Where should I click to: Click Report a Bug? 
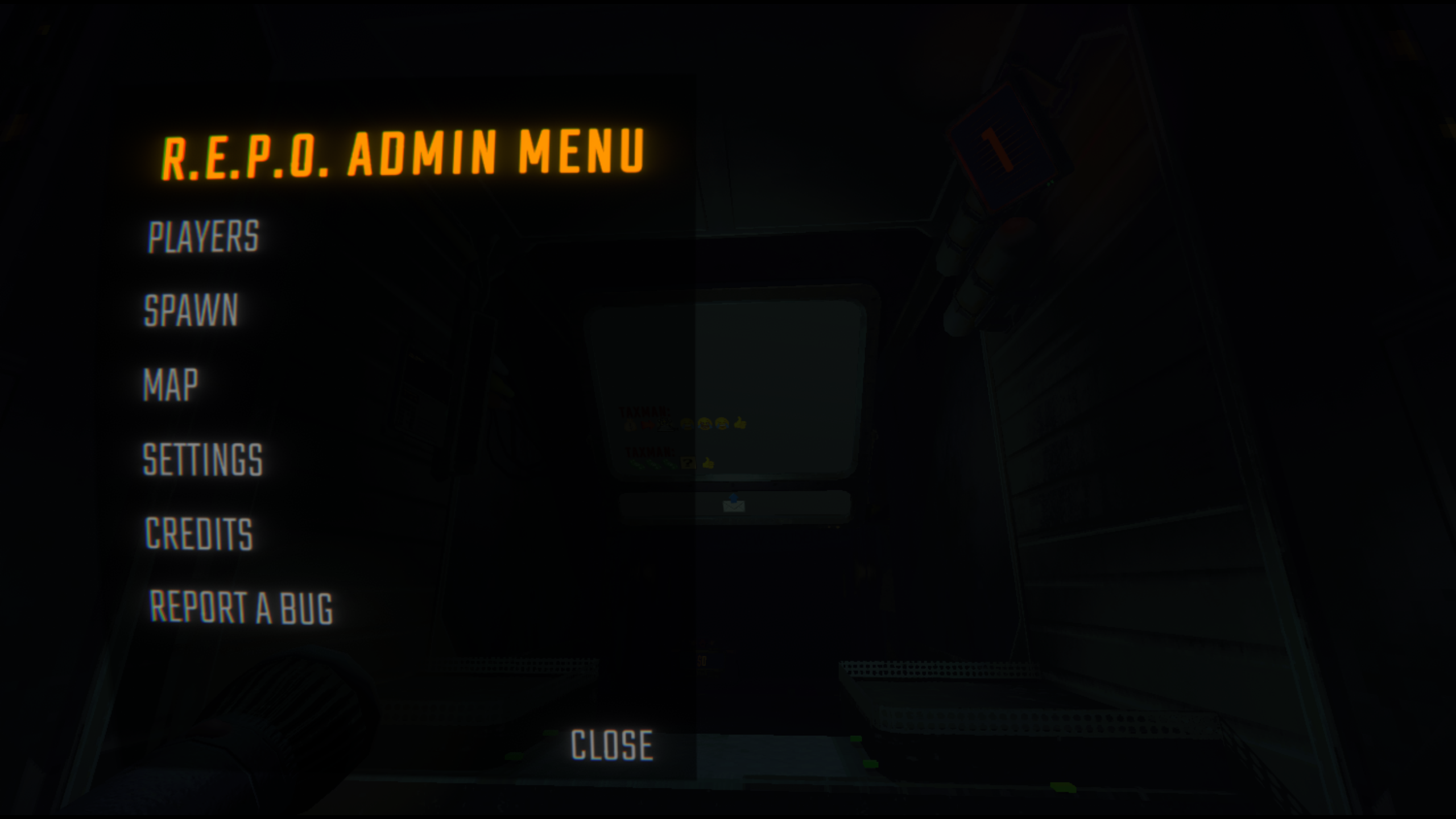(x=242, y=607)
